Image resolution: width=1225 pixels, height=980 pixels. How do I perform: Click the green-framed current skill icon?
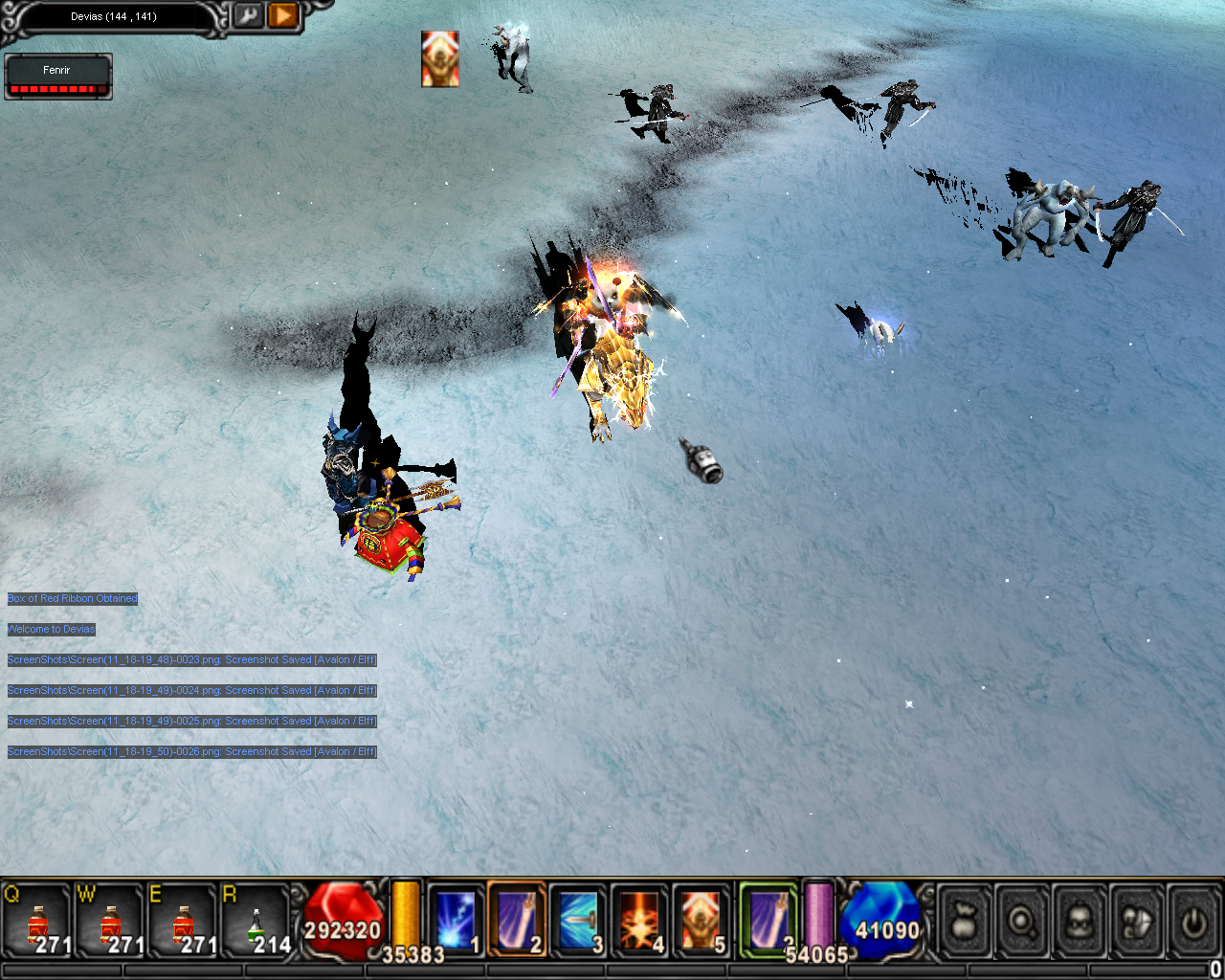(768, 918)
